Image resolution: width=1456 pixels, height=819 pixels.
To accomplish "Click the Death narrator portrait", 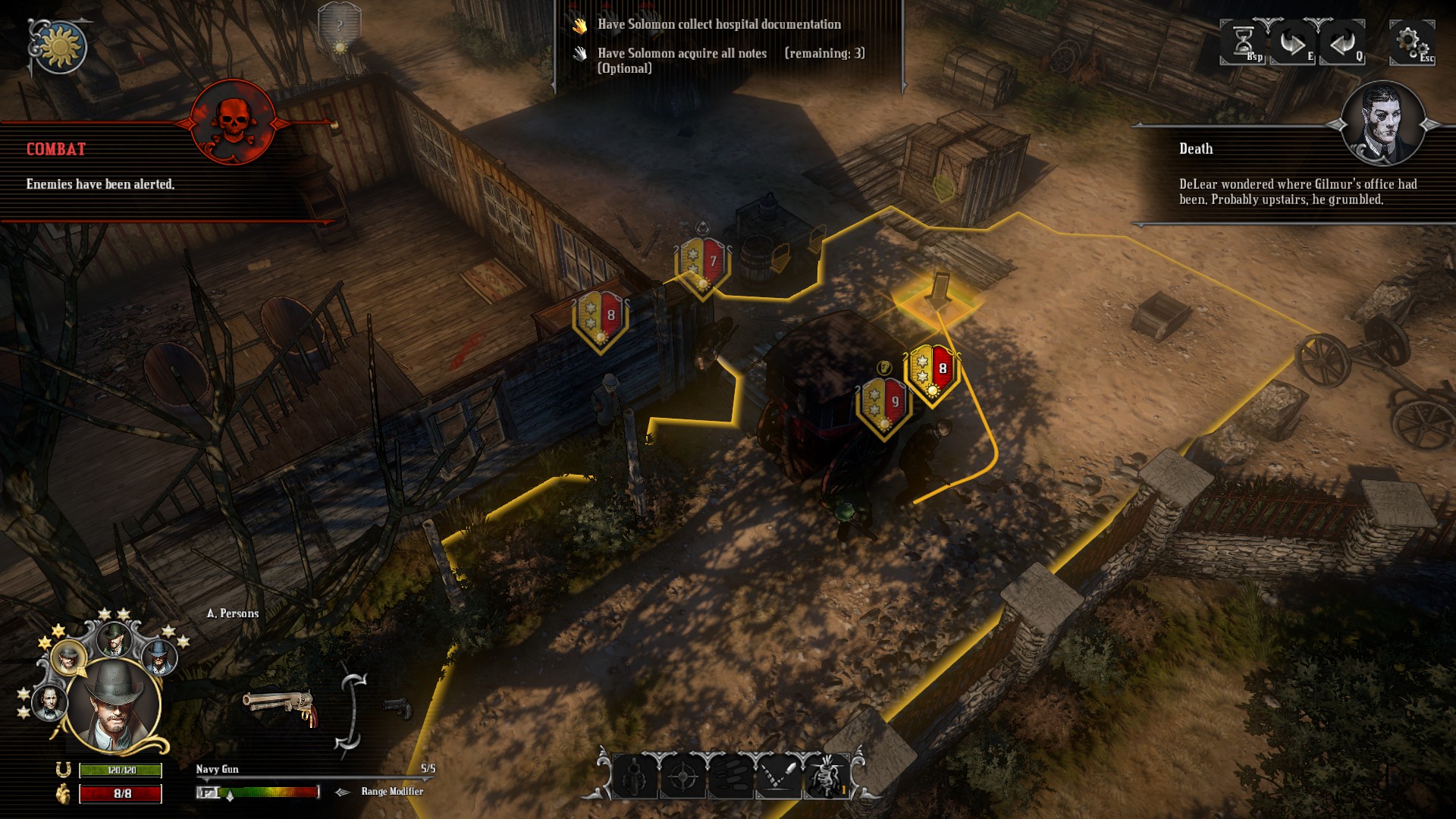I will pyautogui.click(x=1382, y=123).
